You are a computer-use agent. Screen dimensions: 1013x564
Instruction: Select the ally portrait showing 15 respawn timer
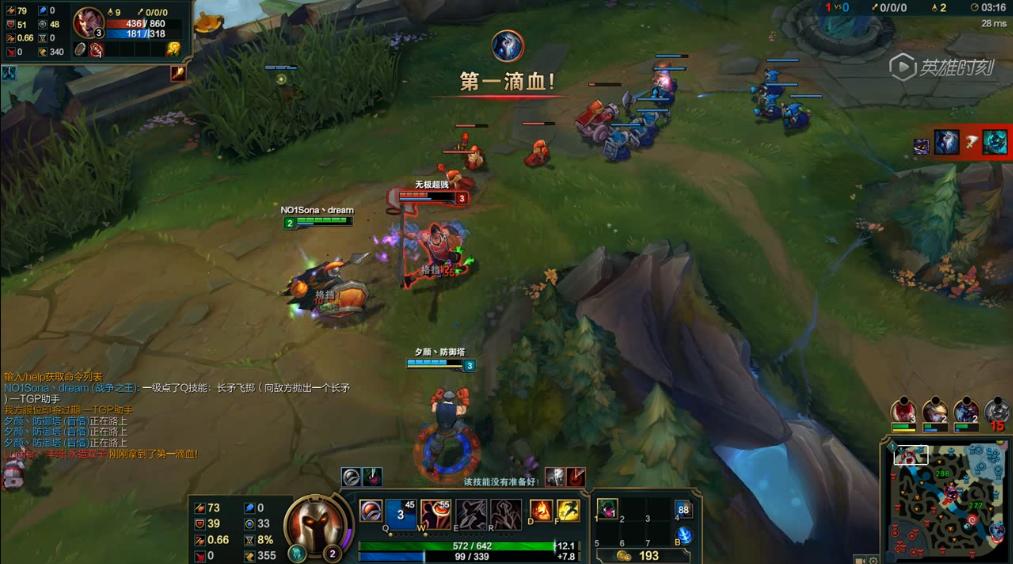996,411
